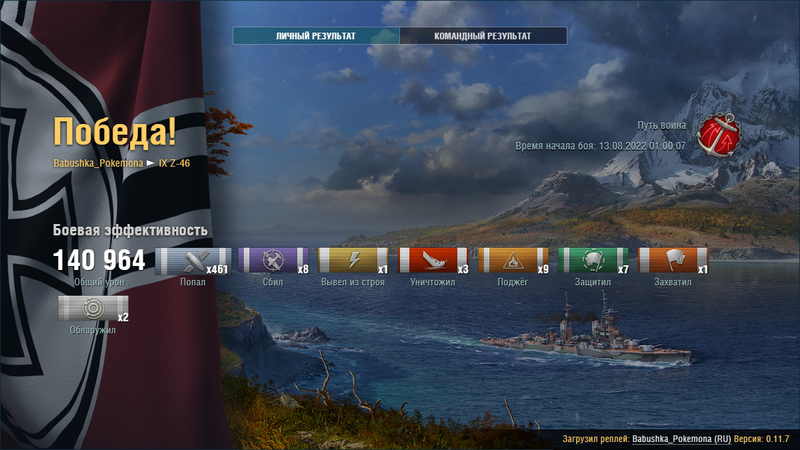Click the Сбил aircraft ribbon
Screen dimensions: 800x450
click(x=273, y=261)
